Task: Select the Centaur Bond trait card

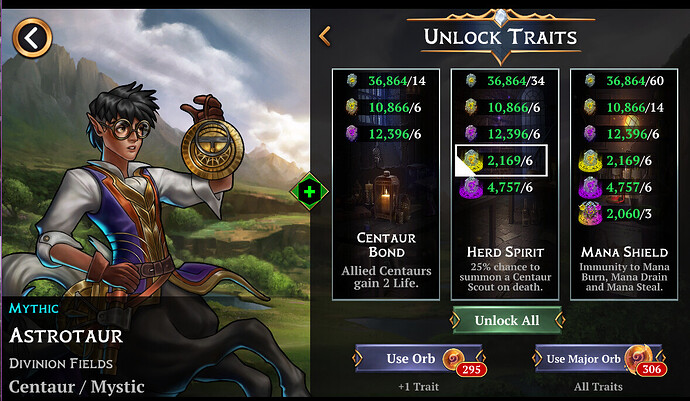Action: pyautogui.click(x=385, y=183)
